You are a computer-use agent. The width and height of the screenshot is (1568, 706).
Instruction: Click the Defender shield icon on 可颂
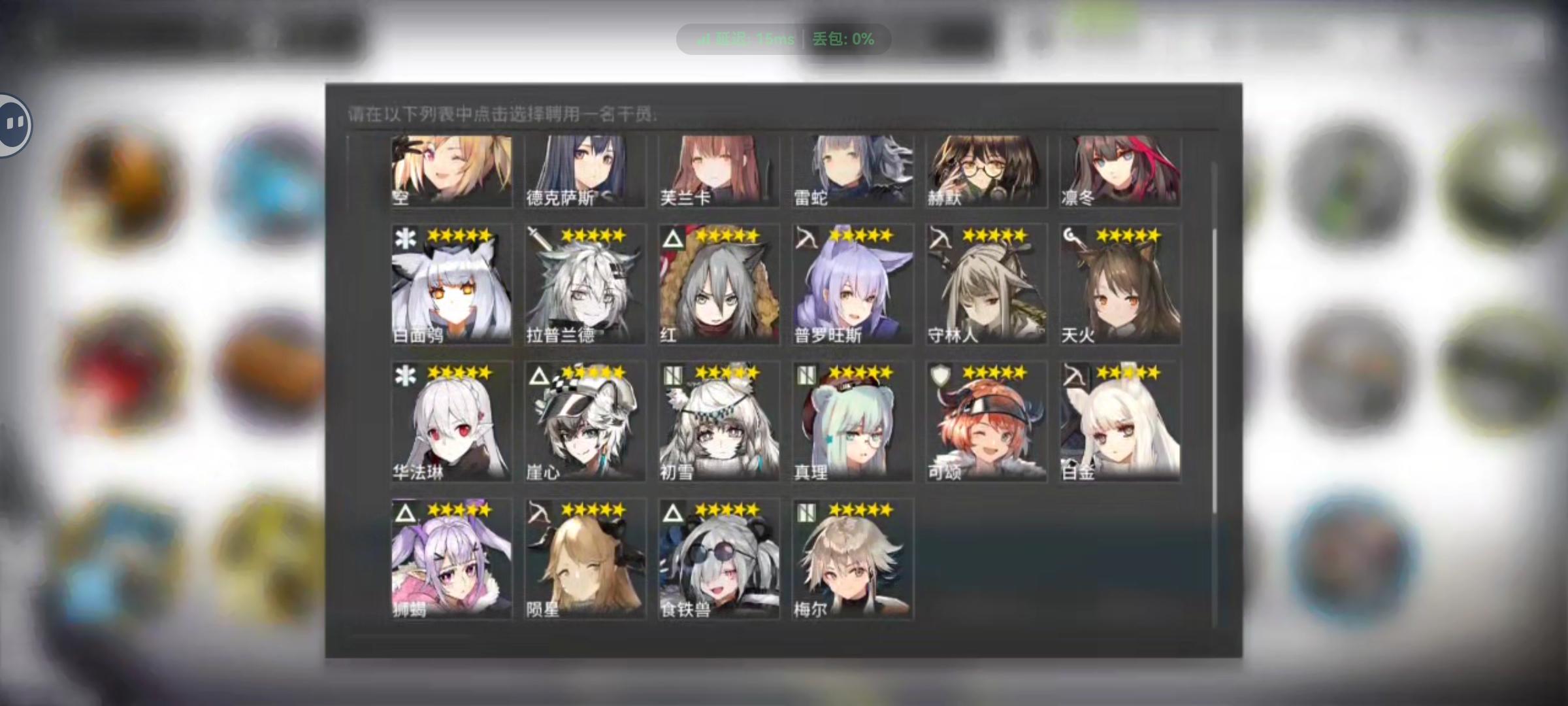pos(941,375)
